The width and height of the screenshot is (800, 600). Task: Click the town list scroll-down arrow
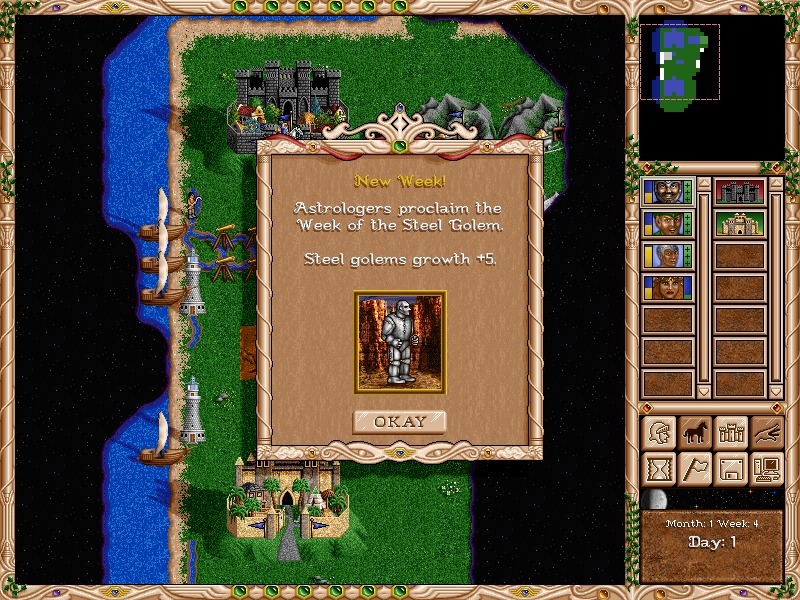pos(775,390)
